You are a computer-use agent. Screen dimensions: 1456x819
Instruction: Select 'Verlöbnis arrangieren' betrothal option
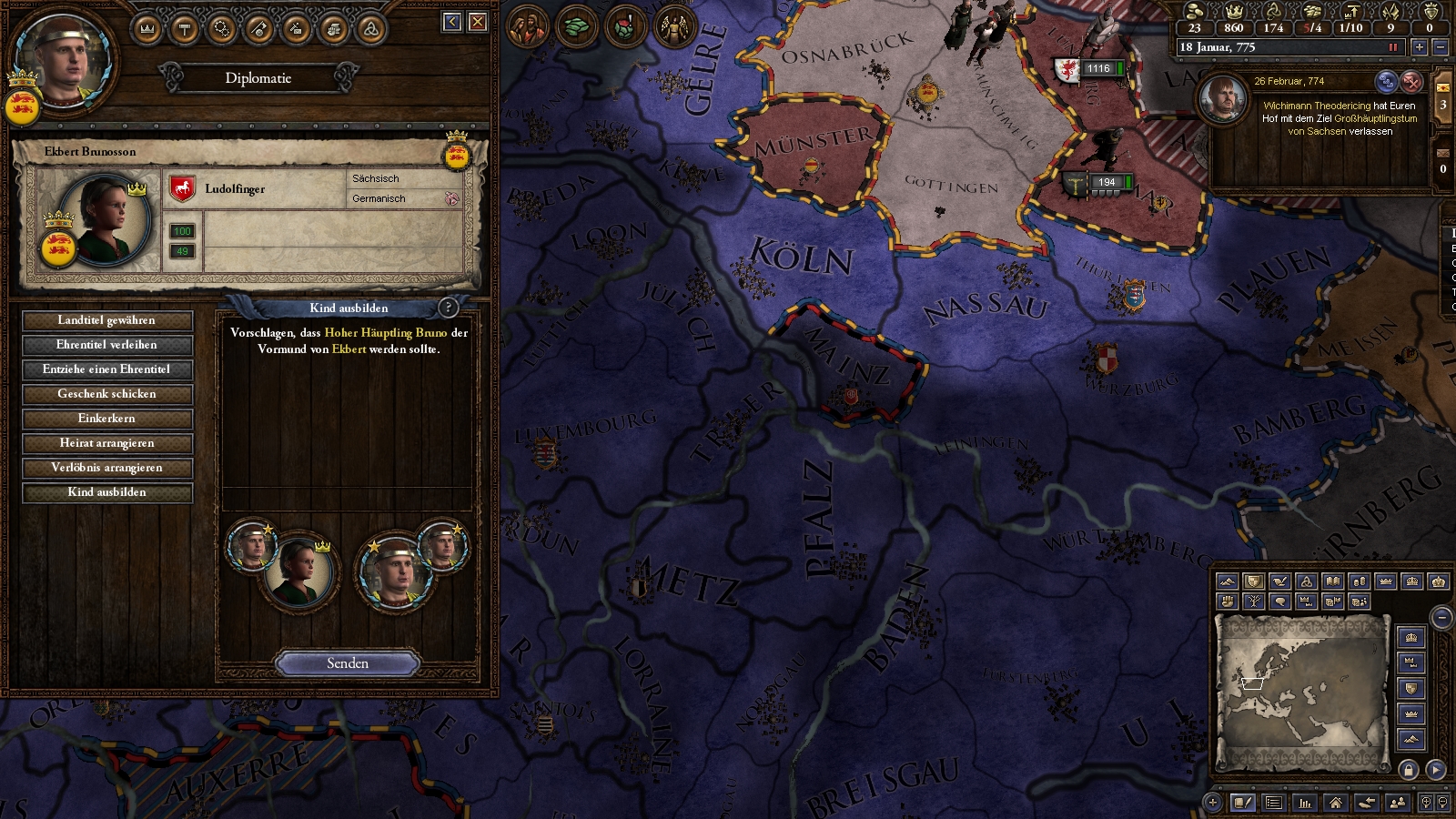pyautogui.click(x=106, y=468)
